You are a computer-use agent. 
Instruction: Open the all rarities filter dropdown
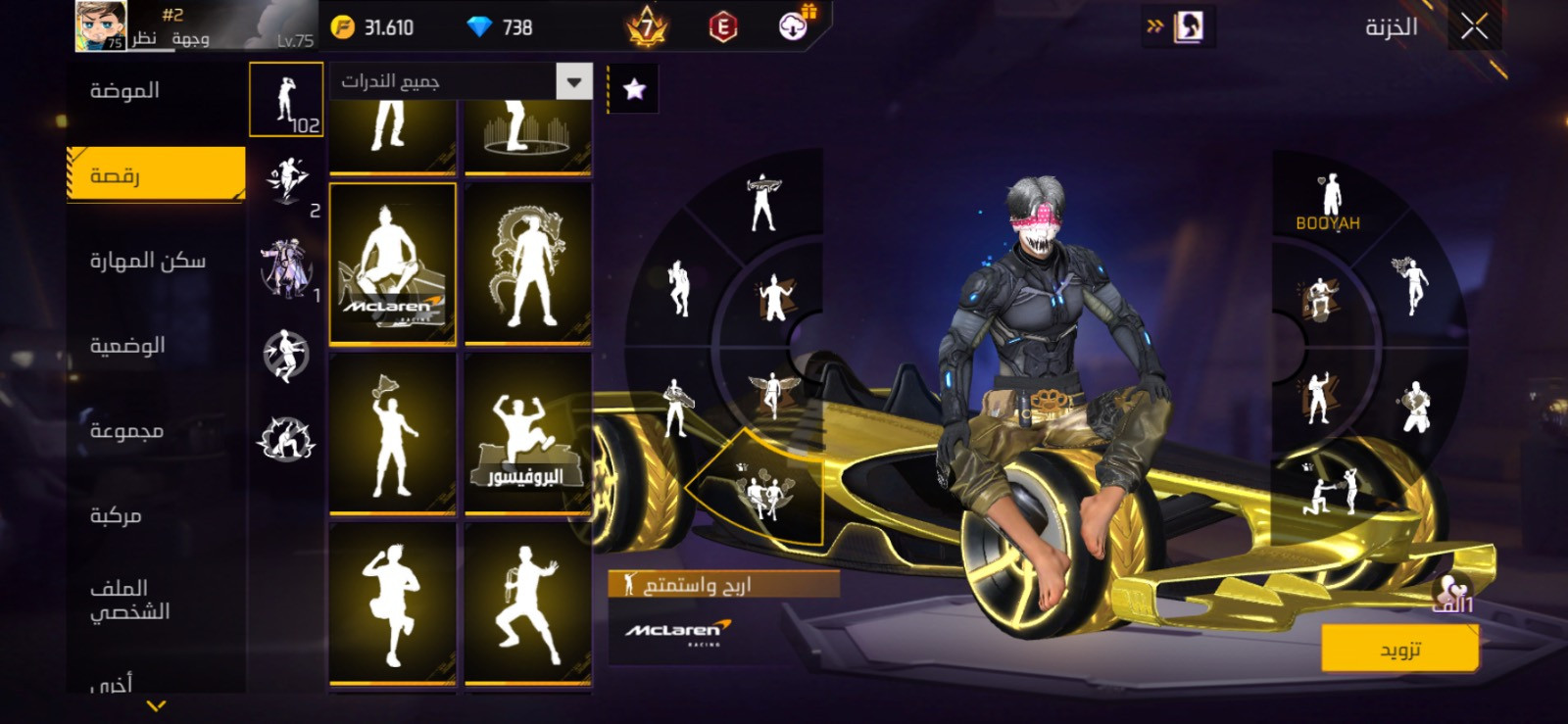tap(573, 82)
